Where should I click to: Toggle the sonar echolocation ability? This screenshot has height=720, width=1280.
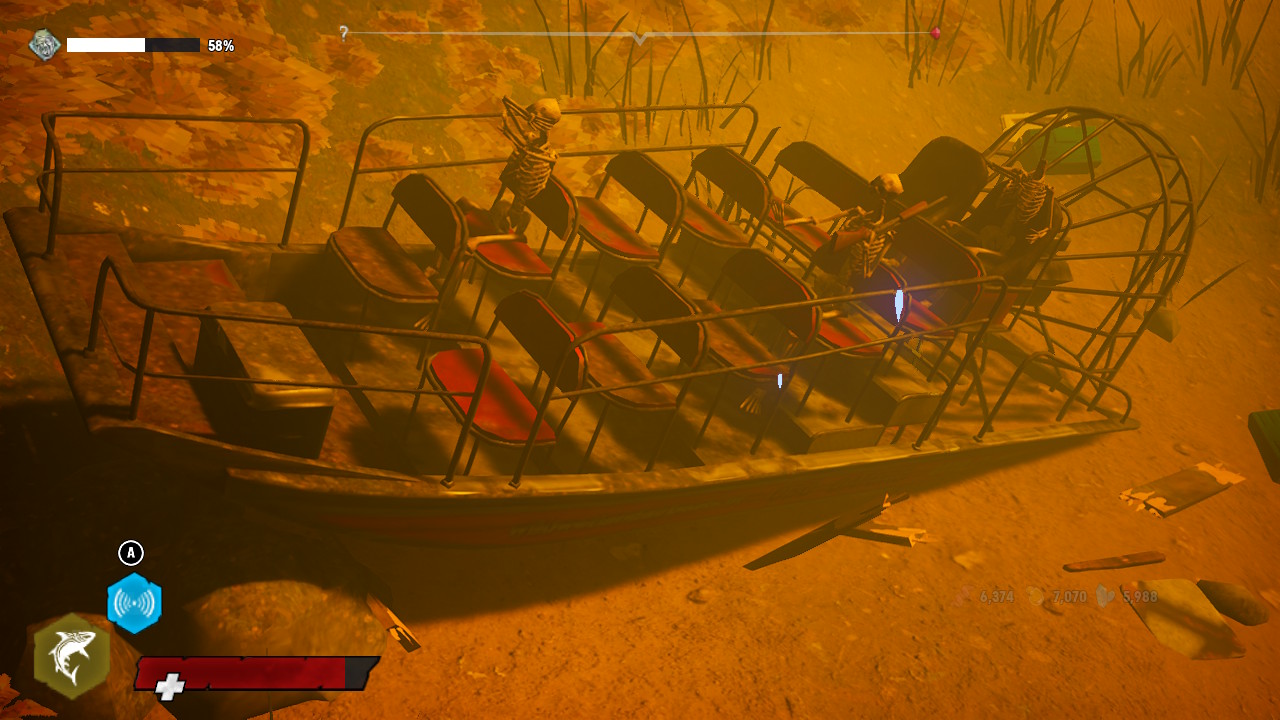tap(135, 601)
